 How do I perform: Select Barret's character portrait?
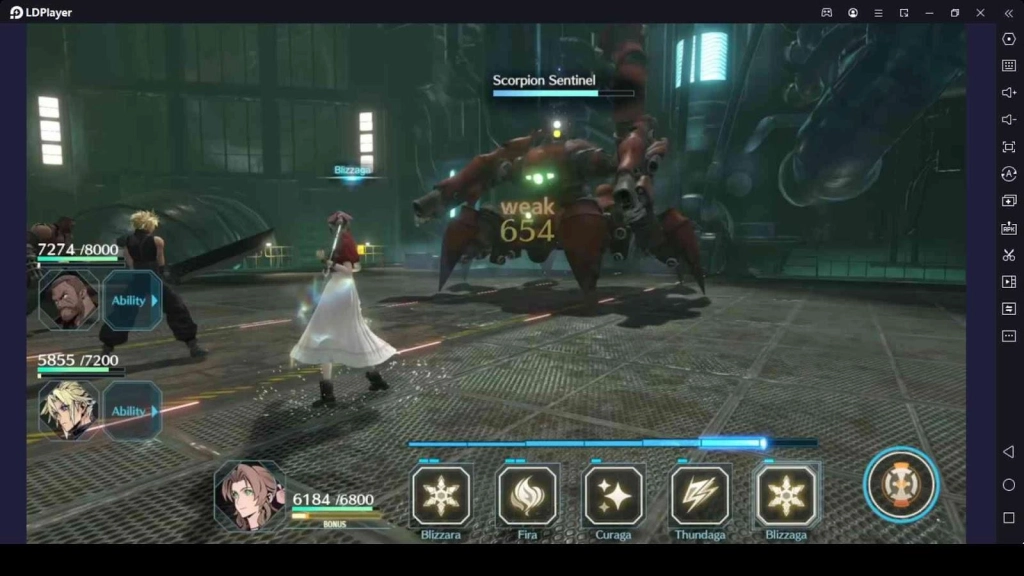[69, 300]
